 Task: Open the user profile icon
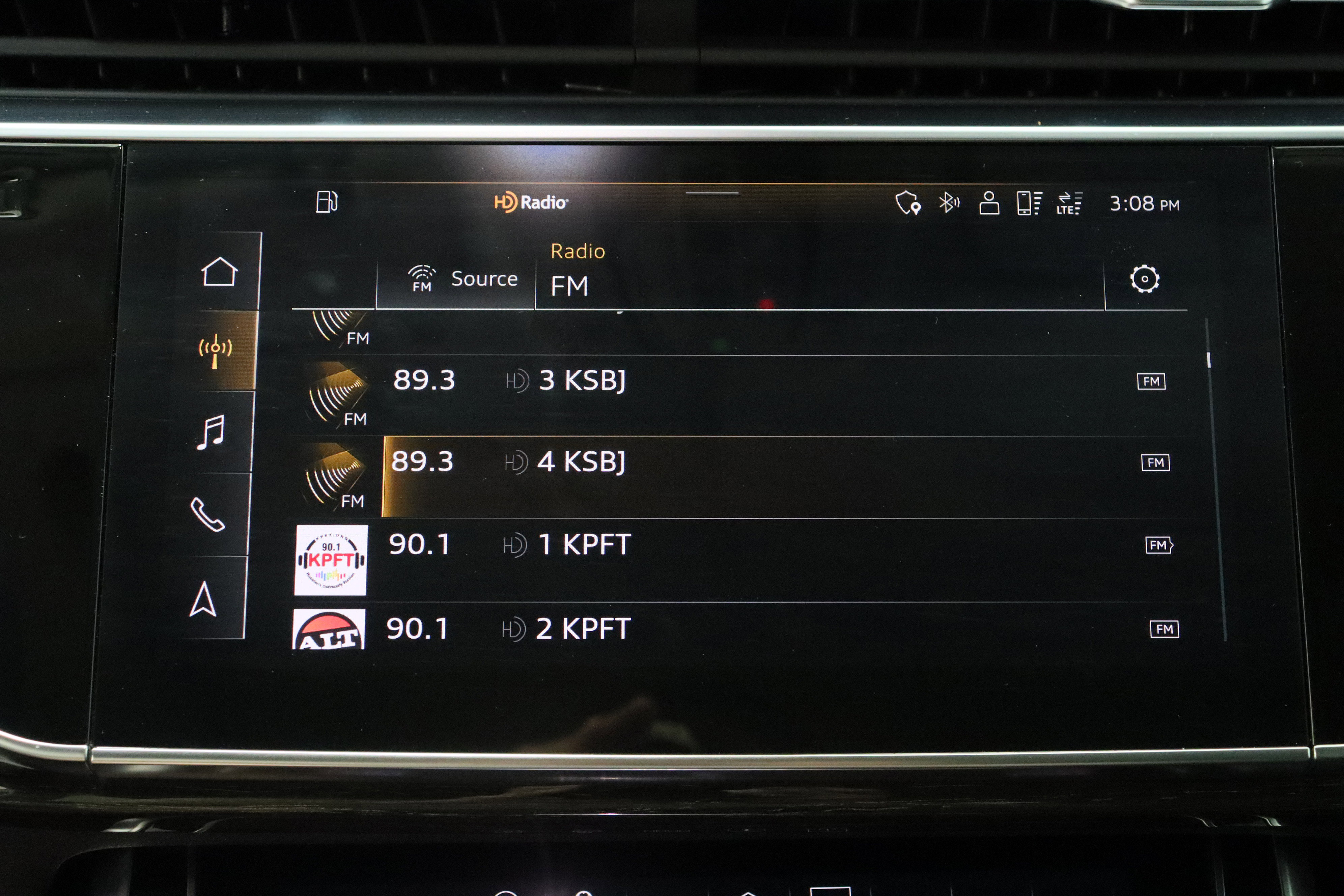click(988, 203)
